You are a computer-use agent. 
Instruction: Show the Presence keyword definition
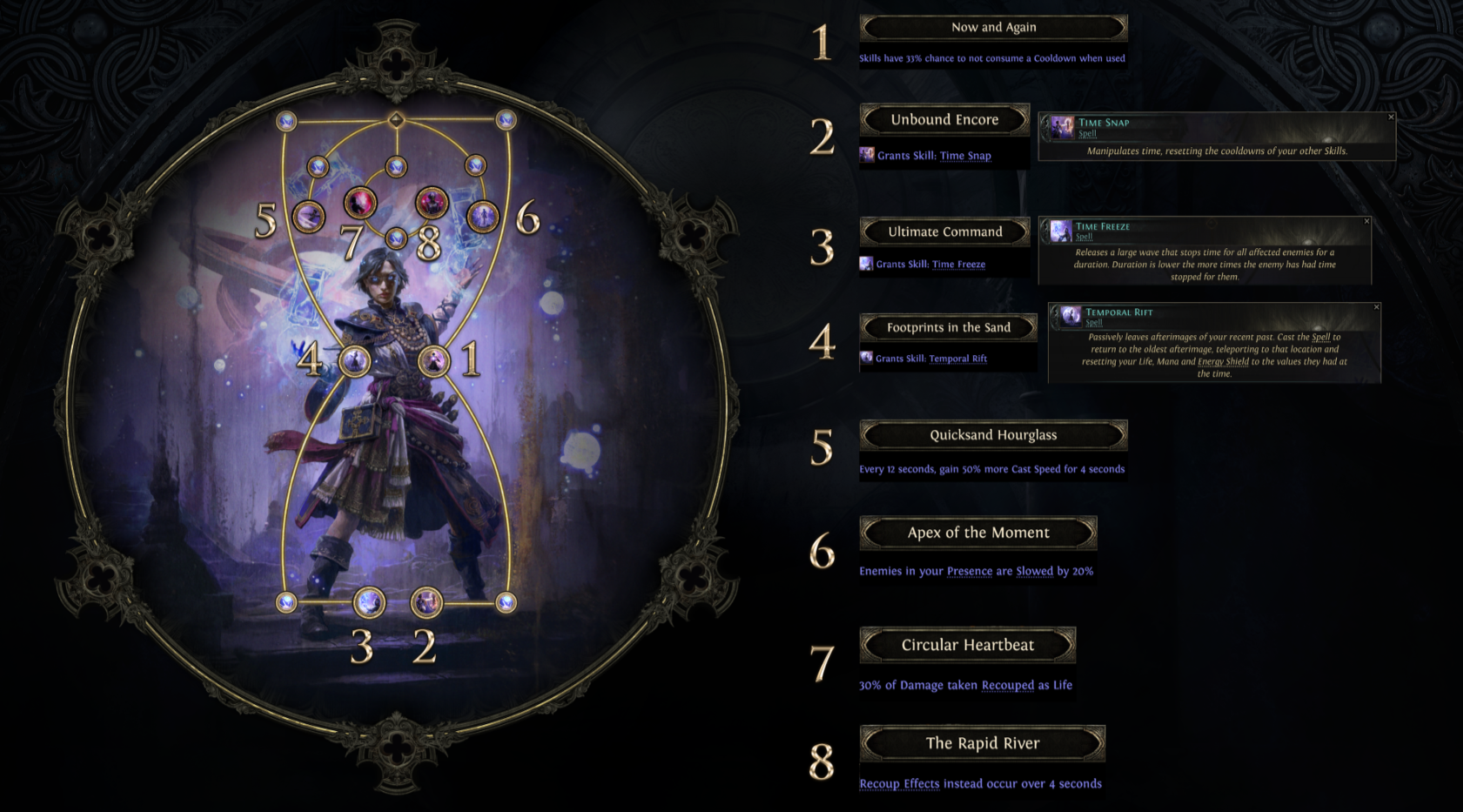click(x=970, y=572)
